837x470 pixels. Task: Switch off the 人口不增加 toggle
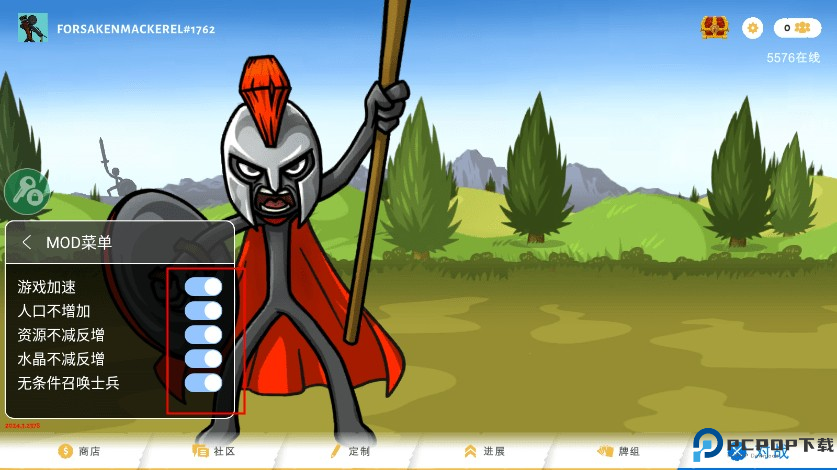[203, 311]
